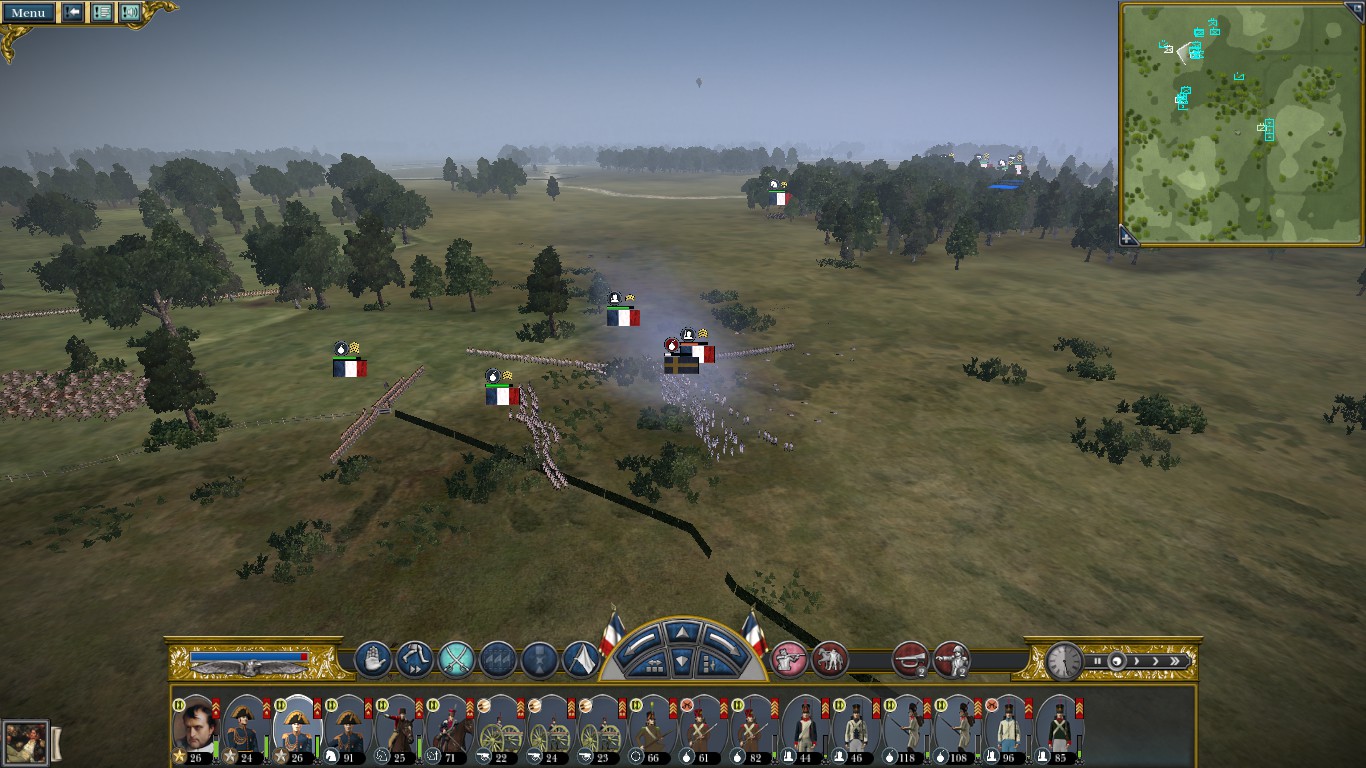The width and height of the screenshot is (1366, 768).
Task: Toggle melee mode with the crossed swords icon
Action: click(456, 659)
